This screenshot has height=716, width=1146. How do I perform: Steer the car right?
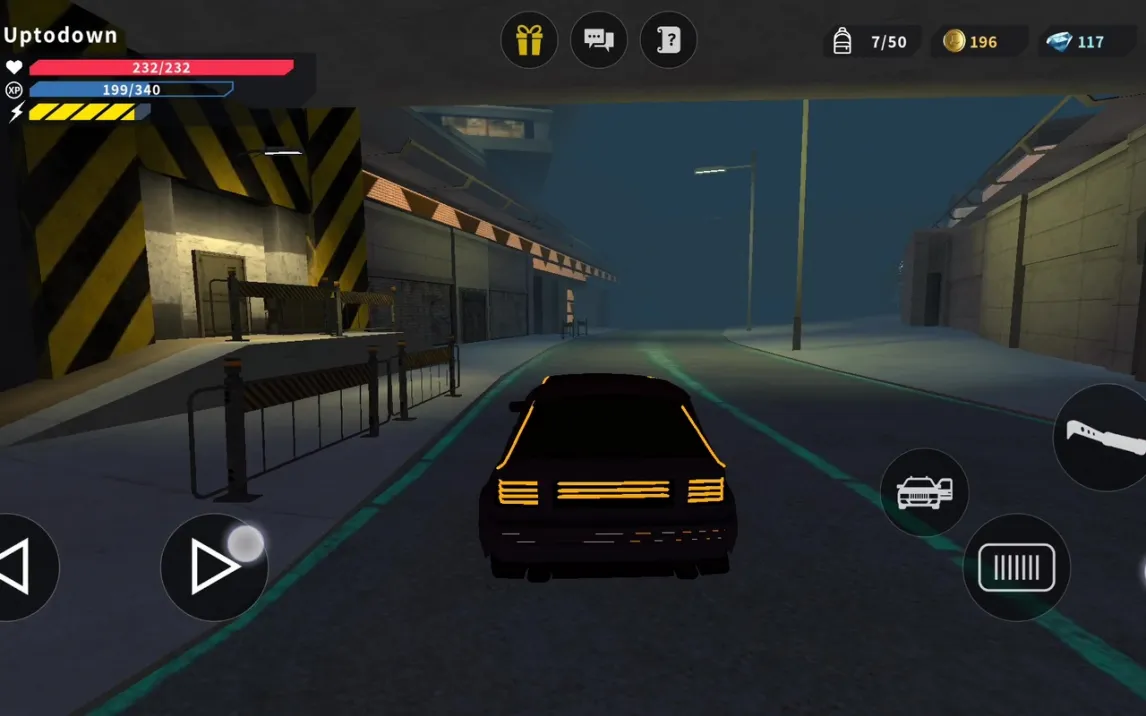pyautogui.click(x=213, y=567)
